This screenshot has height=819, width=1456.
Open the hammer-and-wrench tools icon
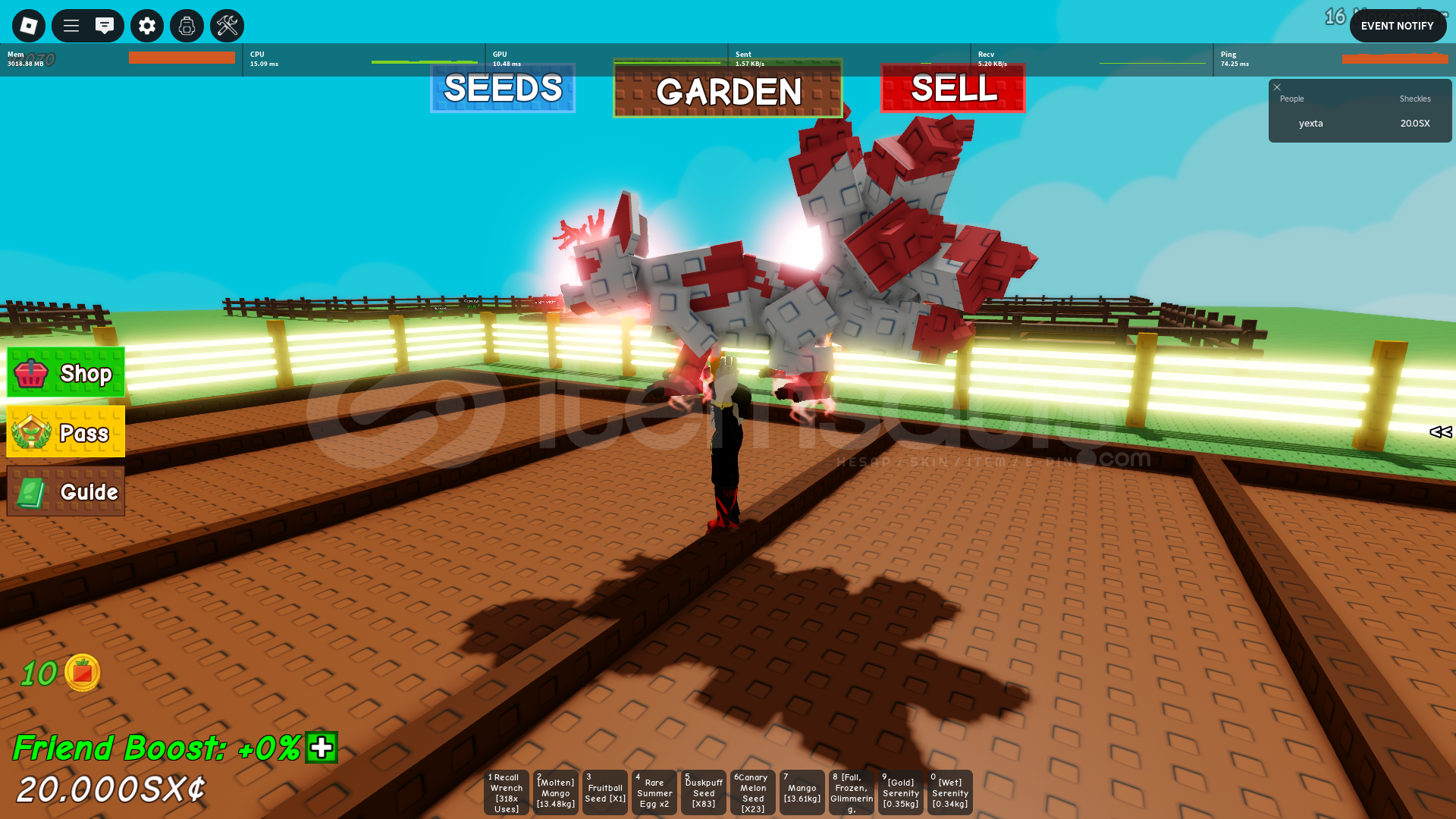(227, 25)
